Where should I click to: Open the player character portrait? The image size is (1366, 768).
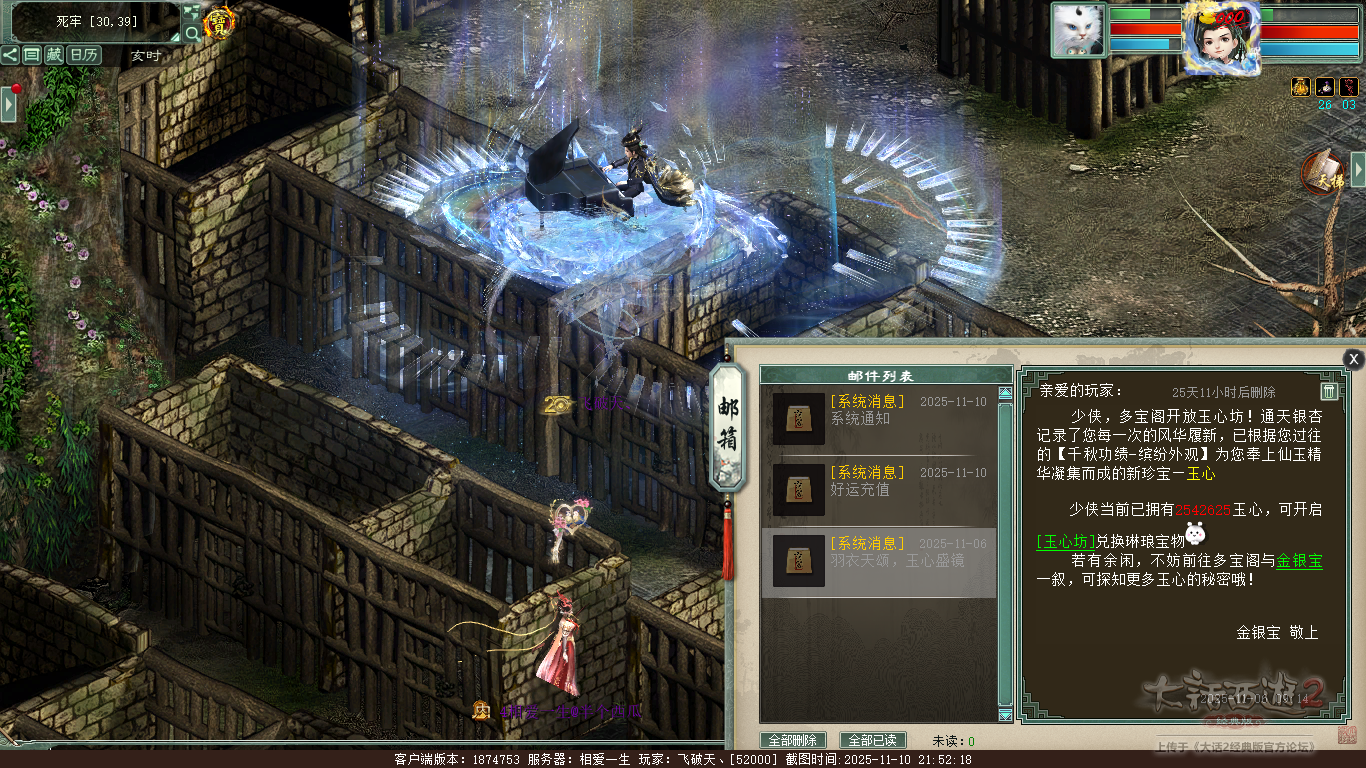(x=1220, y=36)
